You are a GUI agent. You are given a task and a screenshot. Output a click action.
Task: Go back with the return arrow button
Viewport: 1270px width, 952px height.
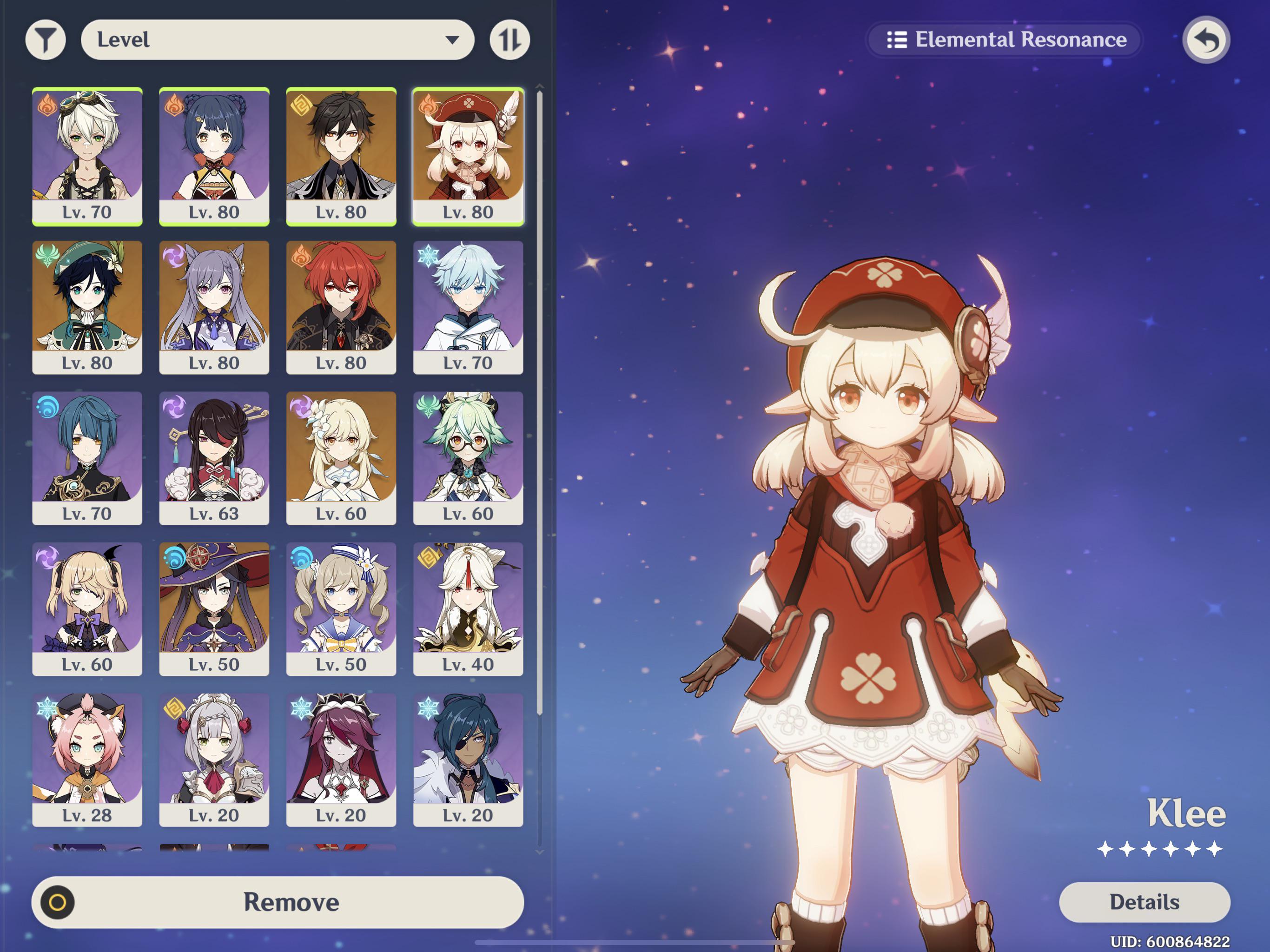click(x=1206, y=40)
